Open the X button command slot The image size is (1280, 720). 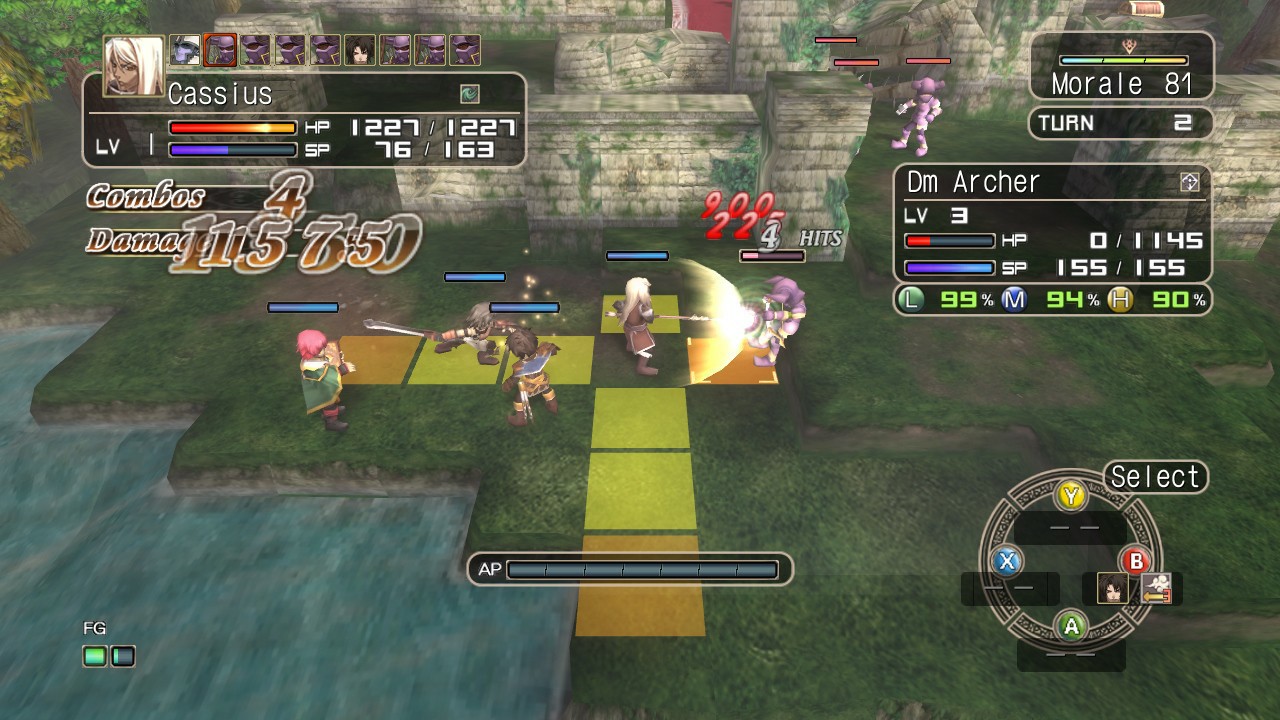pos(1007,561)
